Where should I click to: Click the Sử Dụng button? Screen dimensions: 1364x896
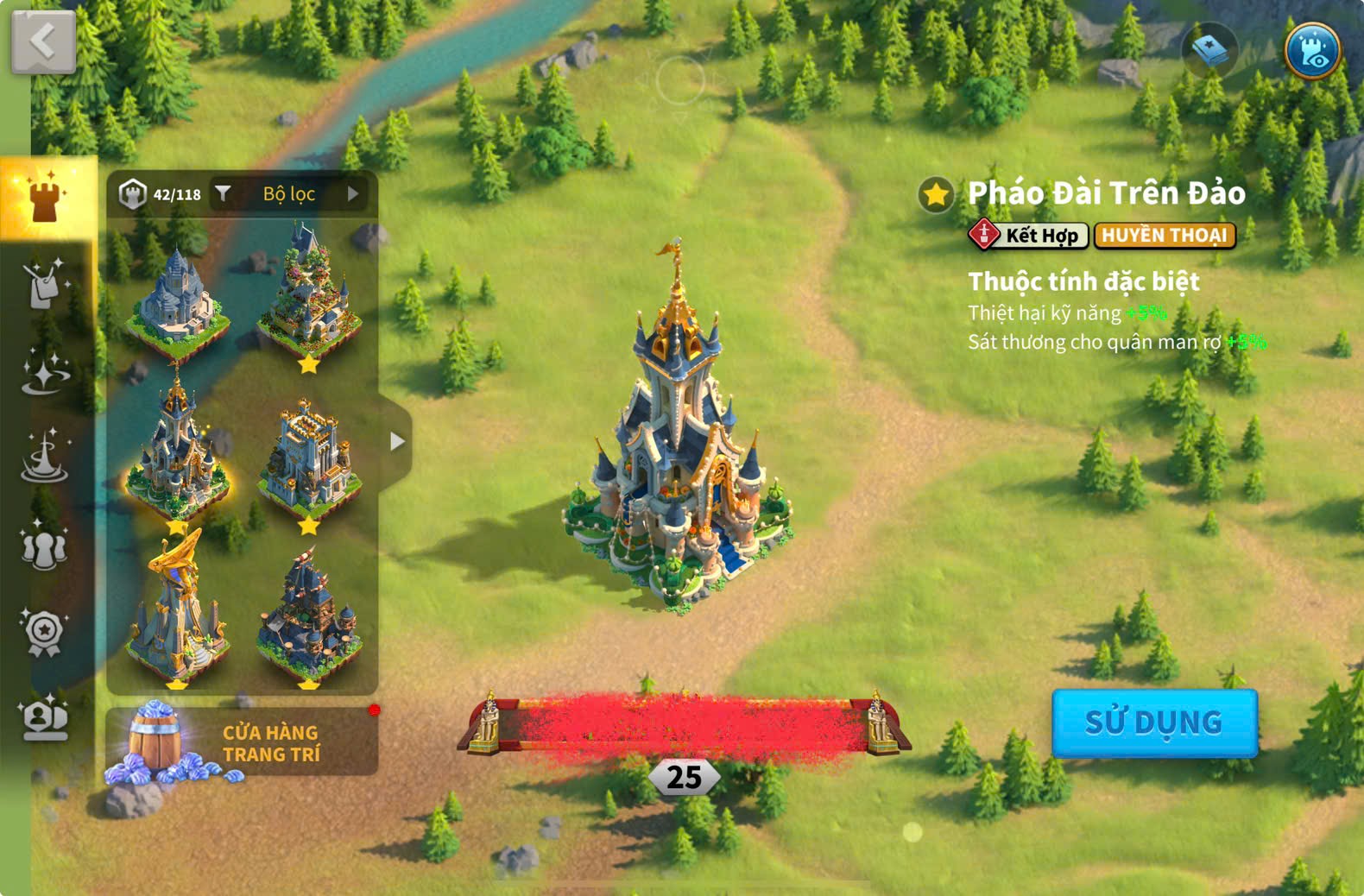1153,722
